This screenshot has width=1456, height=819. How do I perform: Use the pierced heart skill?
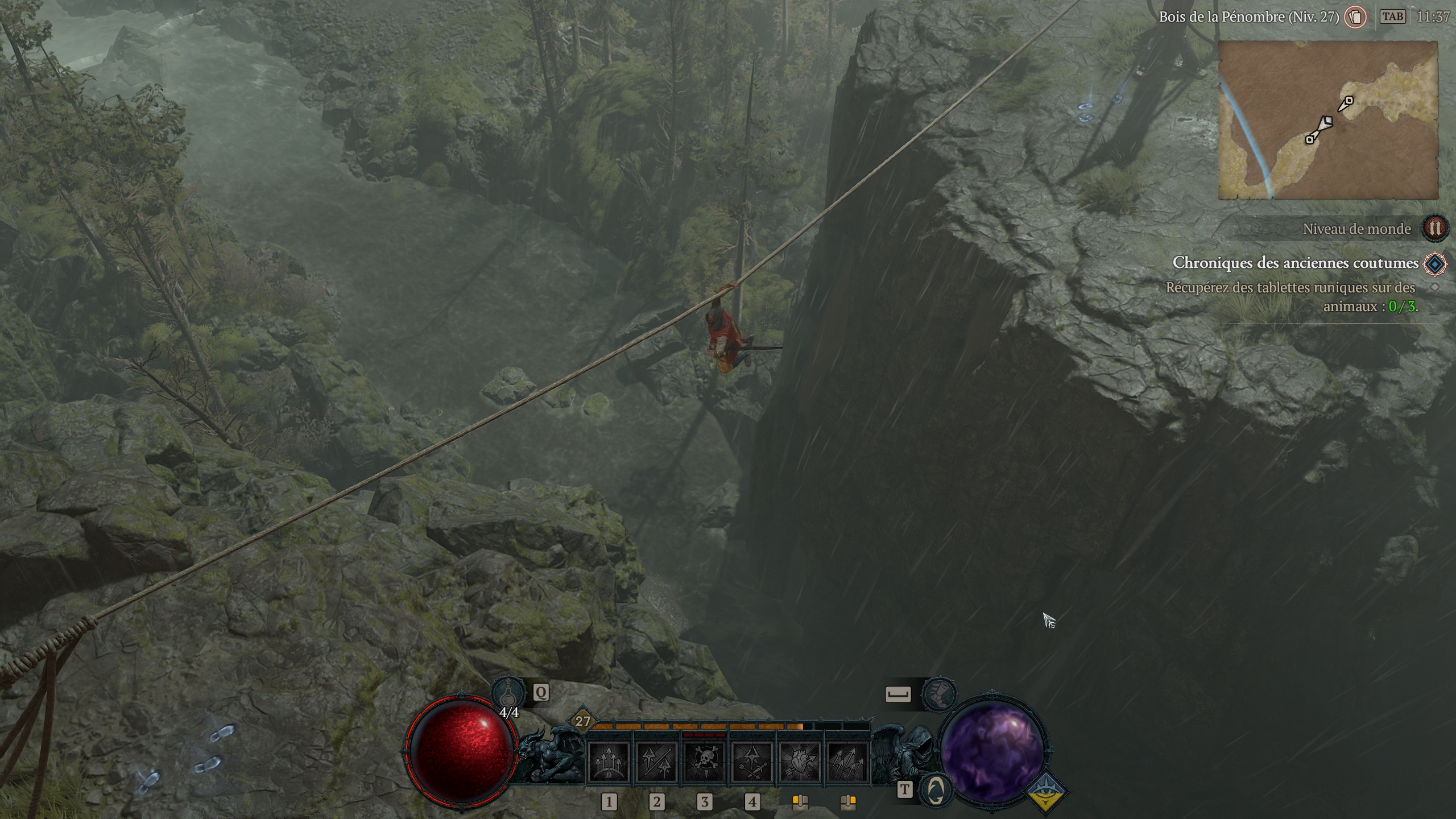pos(800,762)
